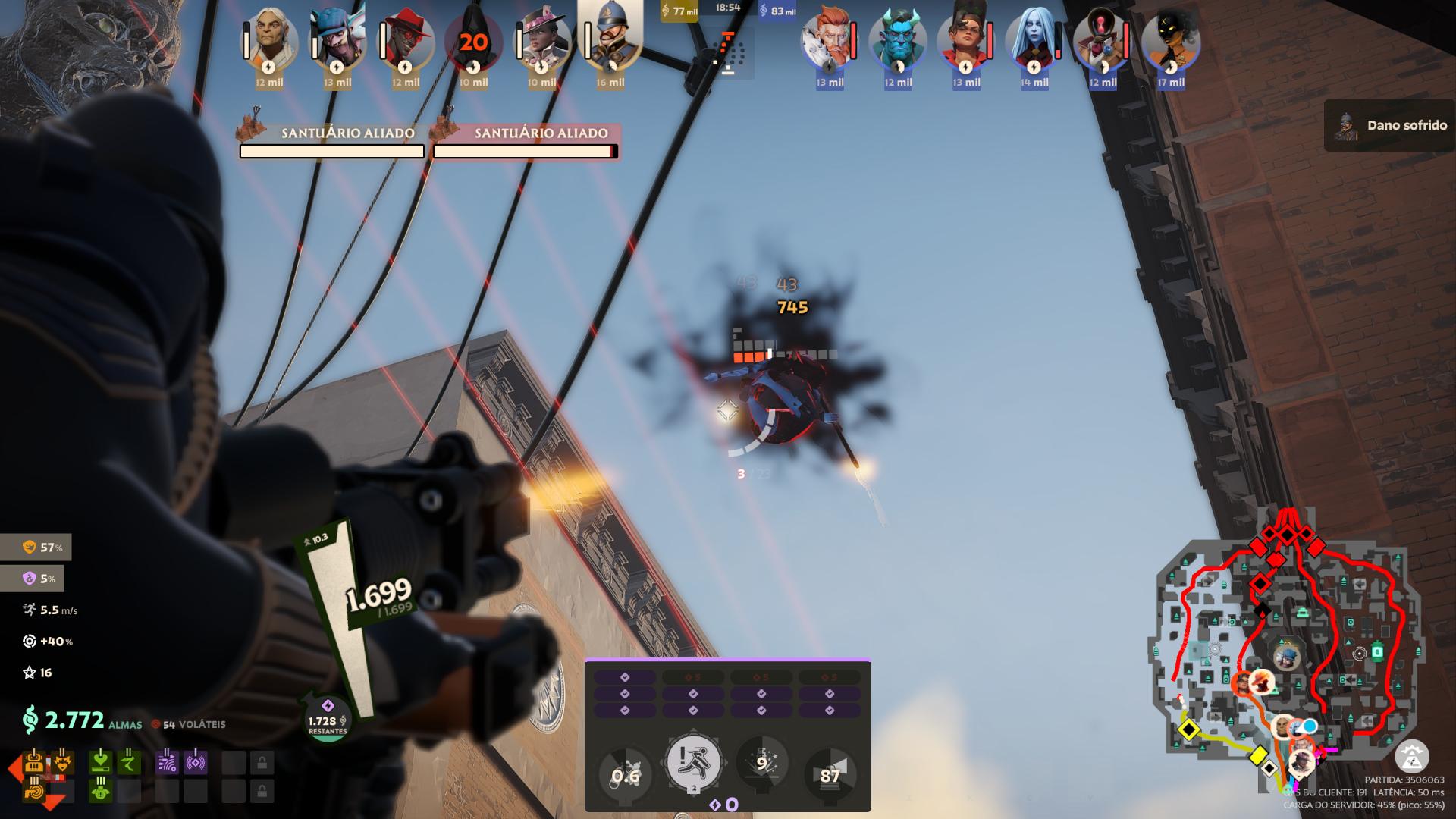Select the purple projectile waves item
Viewport: 1456px width, 819px height.
tap(168, 762)
